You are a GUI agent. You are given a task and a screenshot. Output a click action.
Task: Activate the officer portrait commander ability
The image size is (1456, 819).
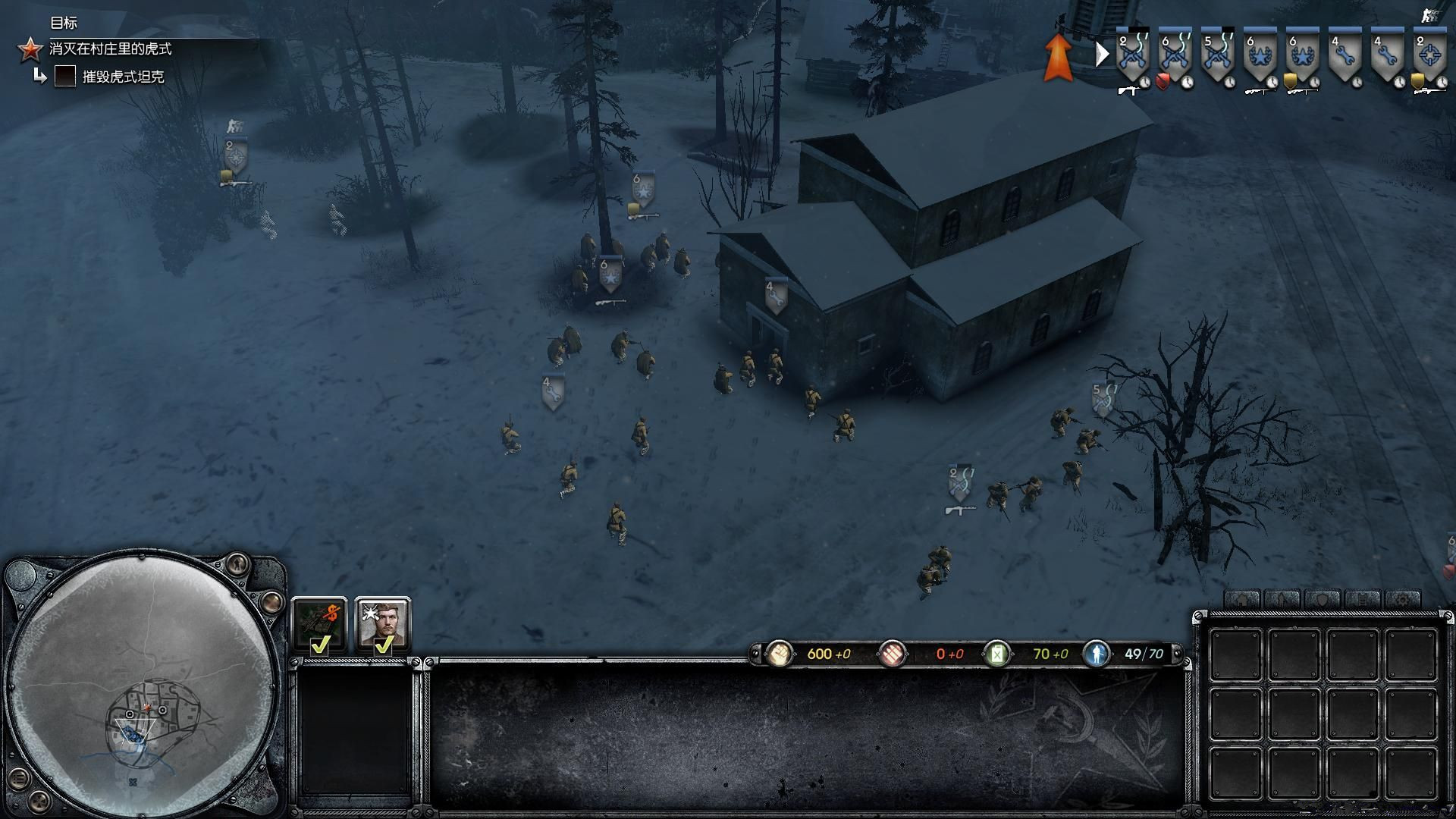pyautogui.click(x=383, y=624)
